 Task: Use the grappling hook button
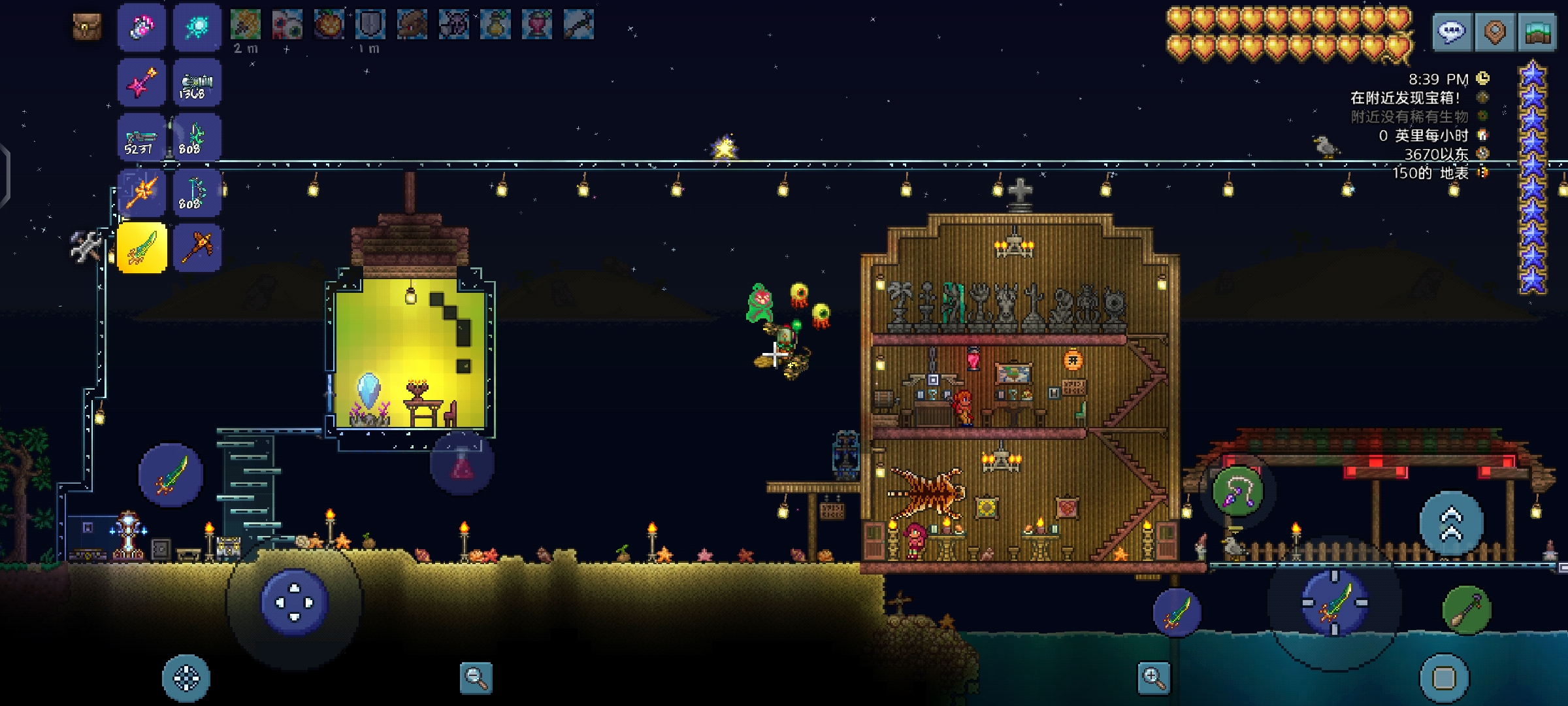point(1237,492)
